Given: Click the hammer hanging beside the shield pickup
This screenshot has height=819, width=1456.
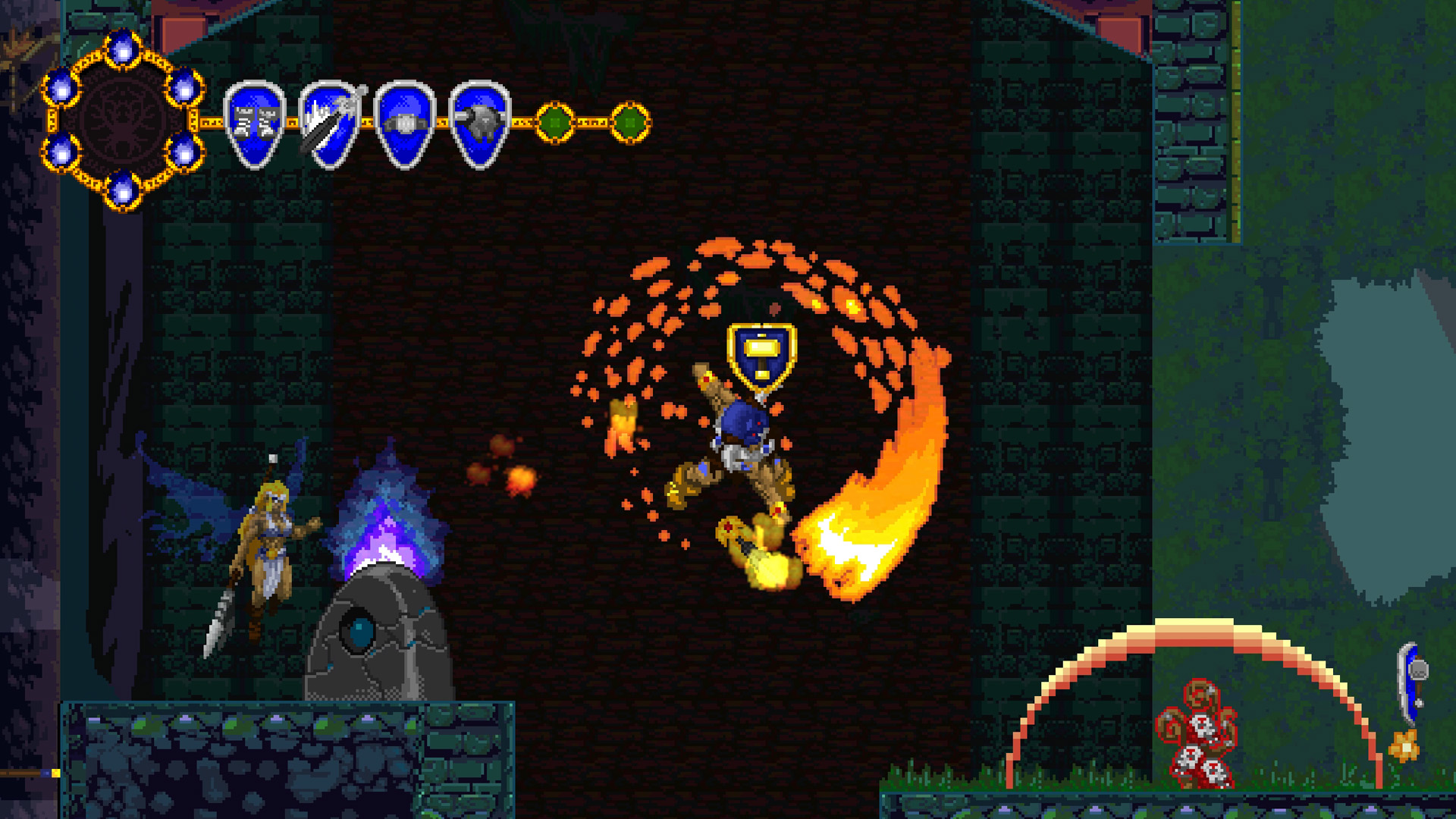Looking at the screenshot, I should tap(1418, 671).
